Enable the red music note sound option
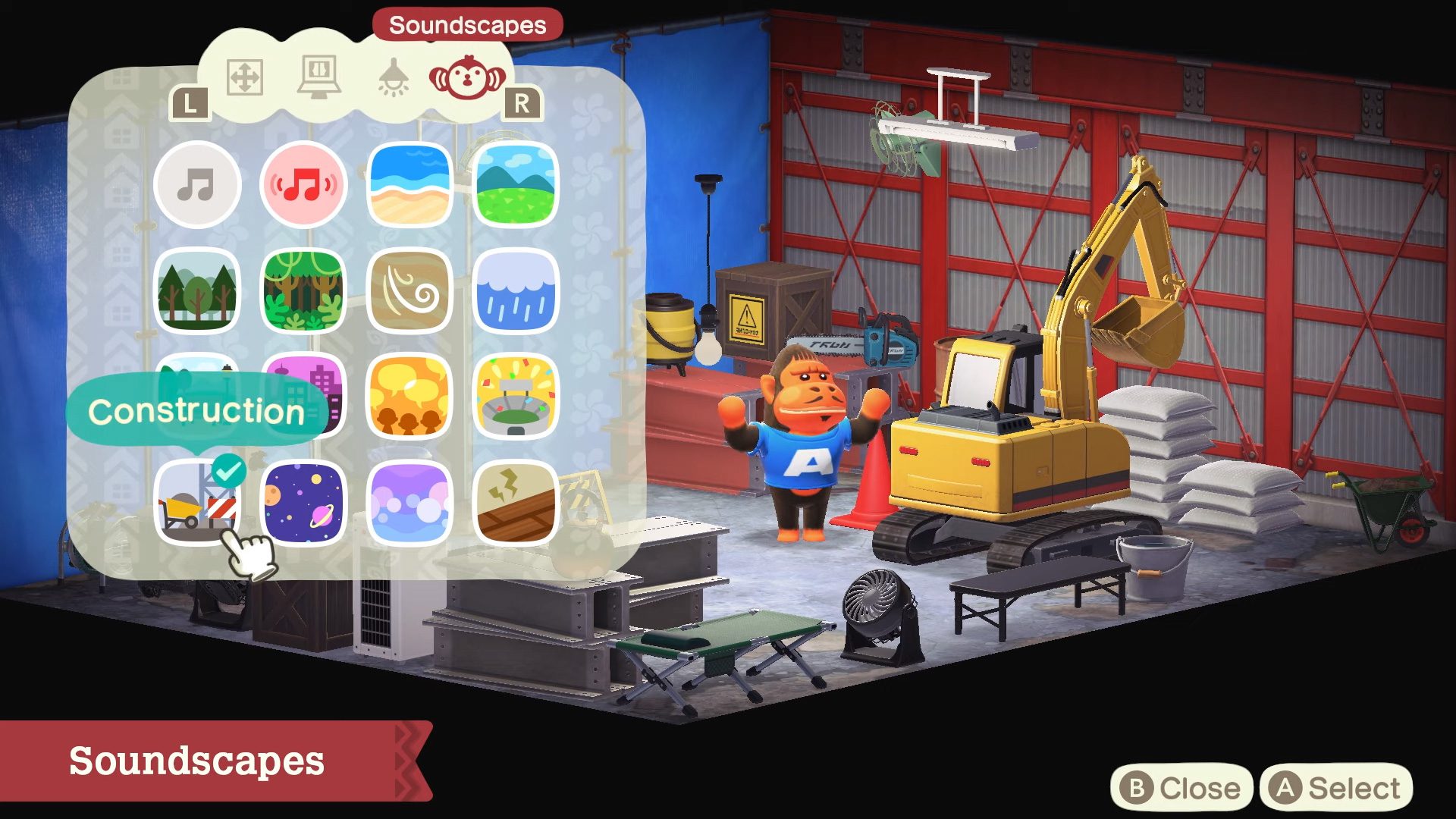Viewport: 1456px width, 819px height. [303, 184]
